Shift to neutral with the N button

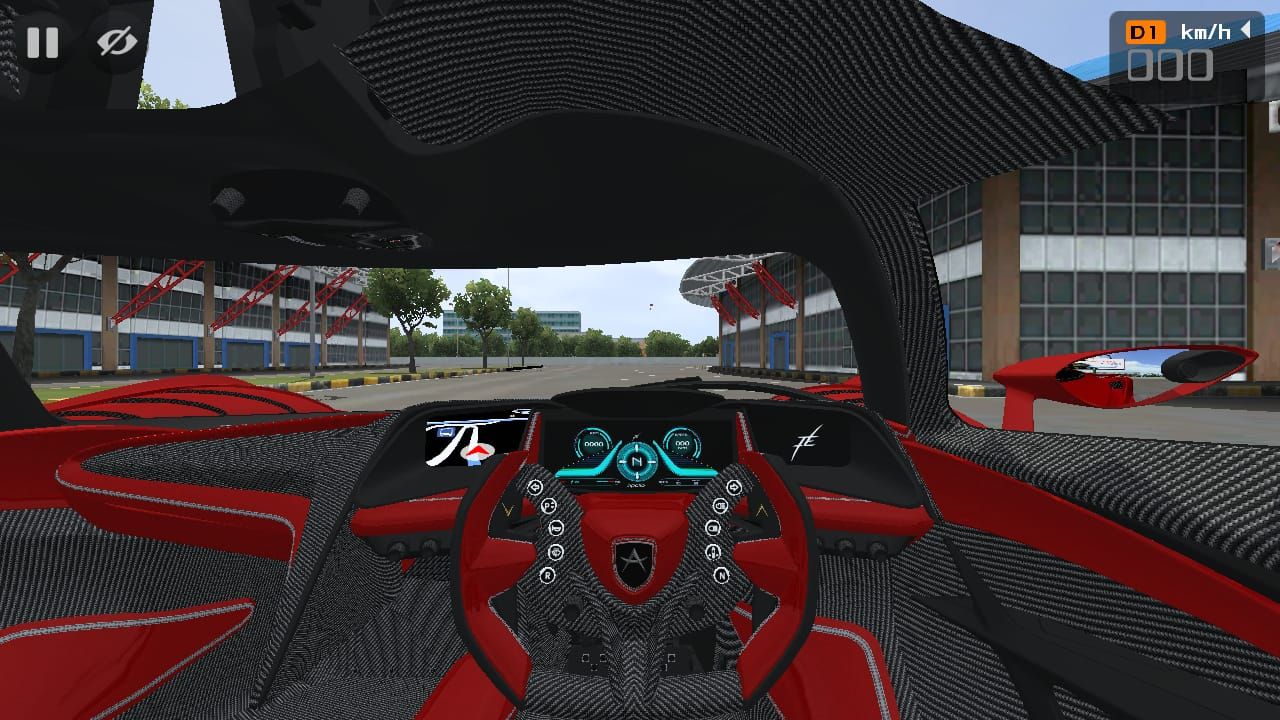click(x=722, y=575)
